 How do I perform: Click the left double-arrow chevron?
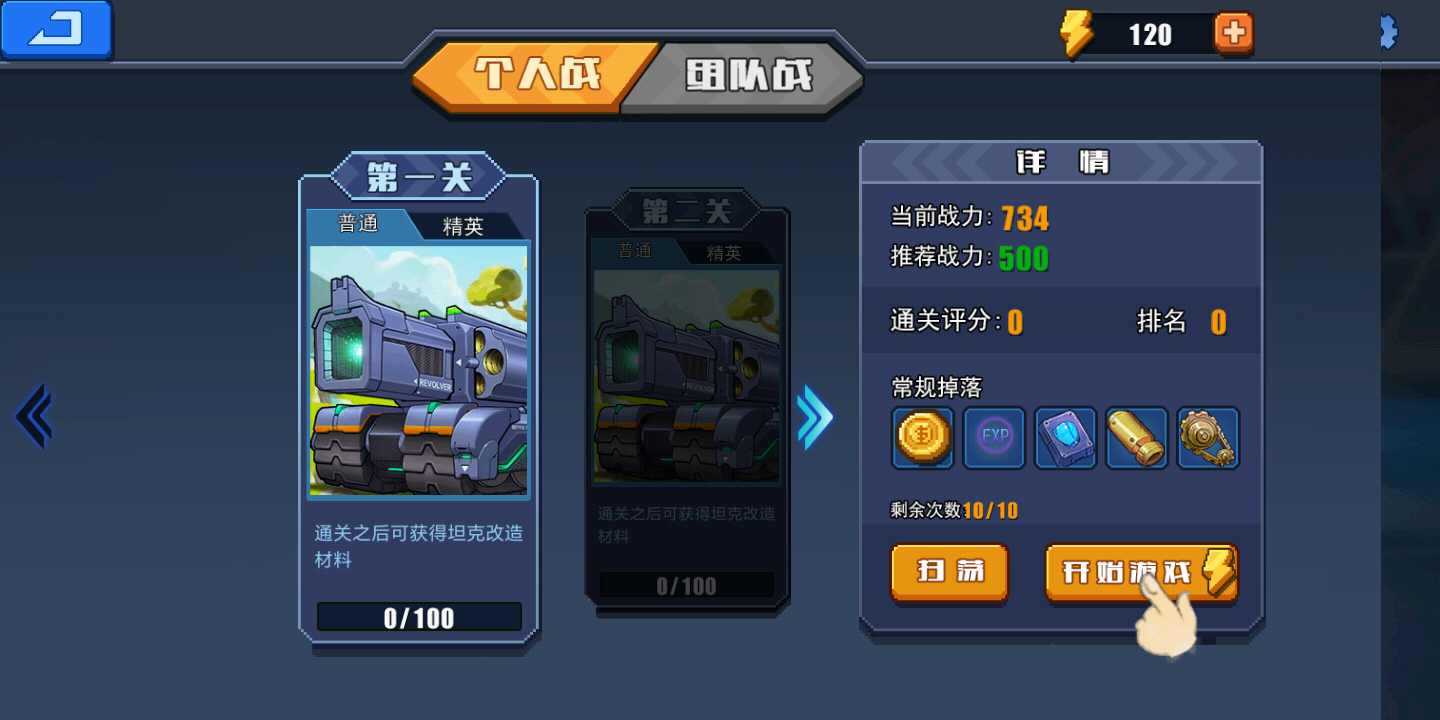(33, 415)
